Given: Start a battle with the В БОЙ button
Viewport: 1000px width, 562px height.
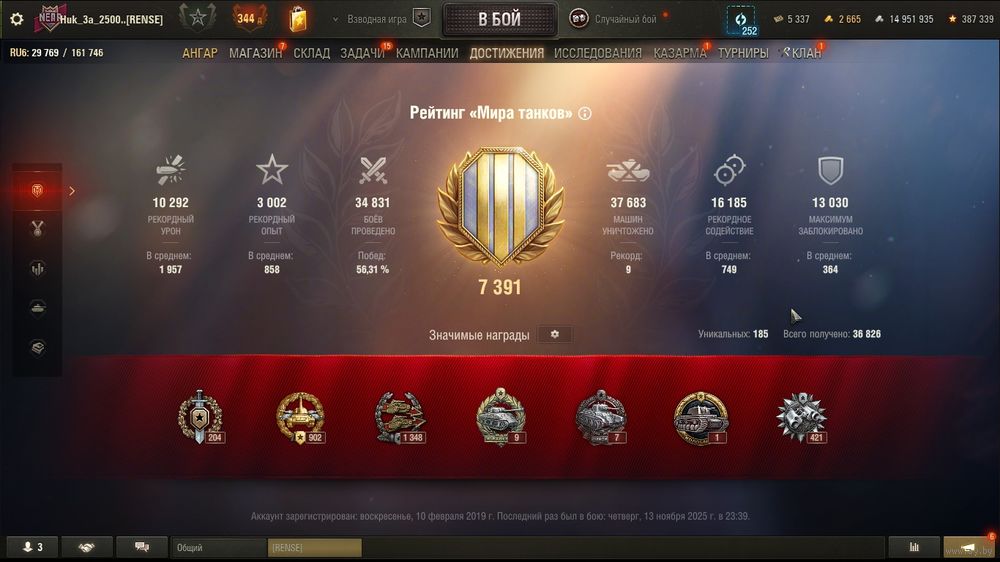Looking at the screenshot, I should tap(499, 19).
